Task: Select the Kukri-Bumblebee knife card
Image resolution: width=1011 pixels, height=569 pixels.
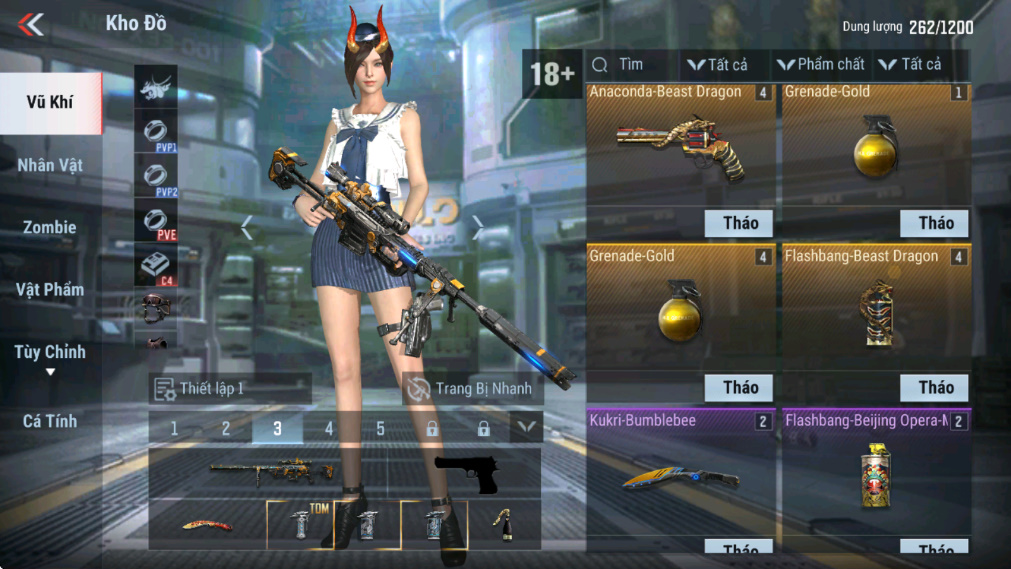Action: pos(680,472)
